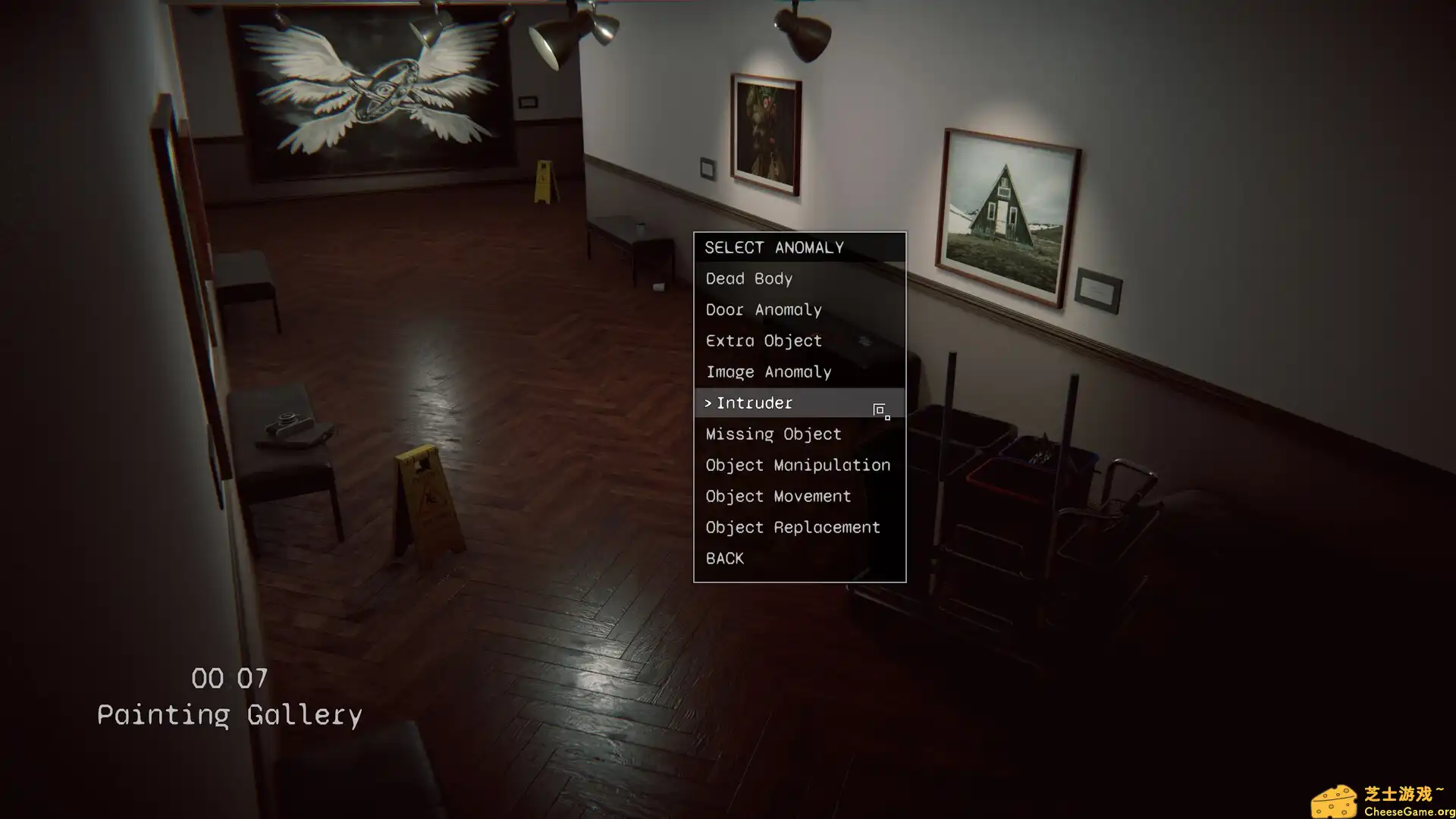Report an Extra Object anomaly
The height and width of the screenshot is (819, 1456).
click(763, 340)
